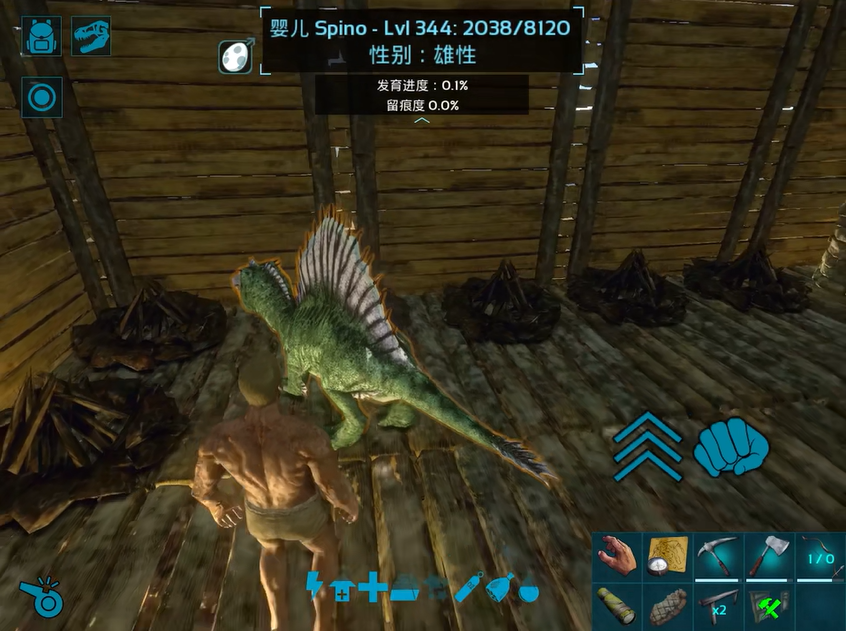Choose the x2 wooden frame slot
This screenshot has height=631, width=846.
717,606
